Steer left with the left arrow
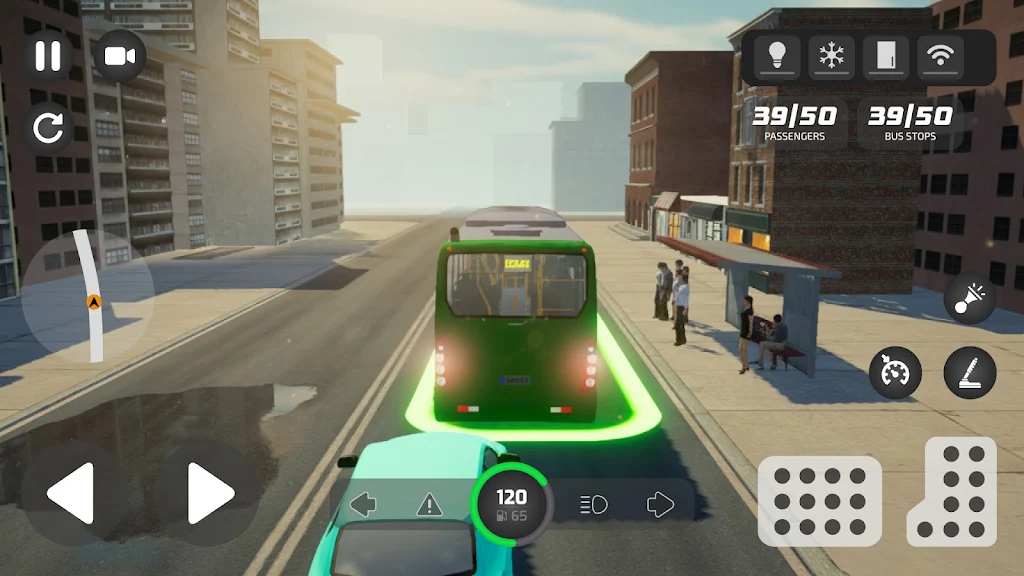 point(72,493)
